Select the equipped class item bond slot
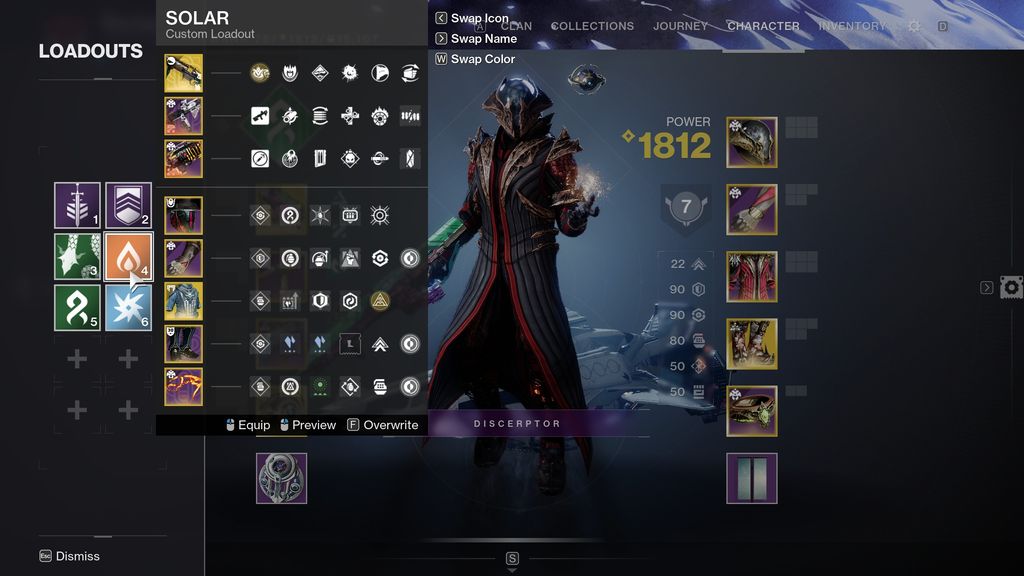This screenshot has height=576, width=1024. 752,411
